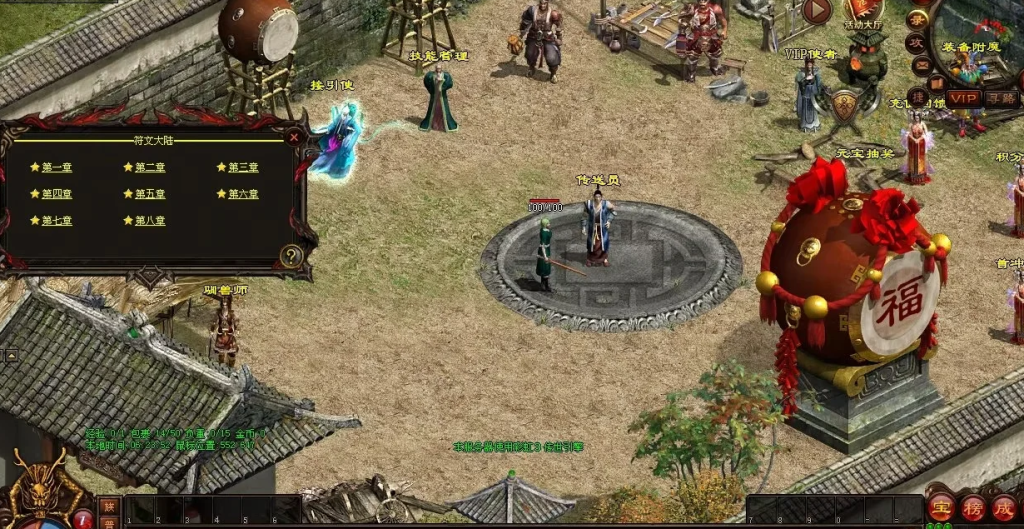Image resolution: width=1024 pixels, height=529 pixels.
Task: Select the 第八章 chapter link
Action: [150, 220]
